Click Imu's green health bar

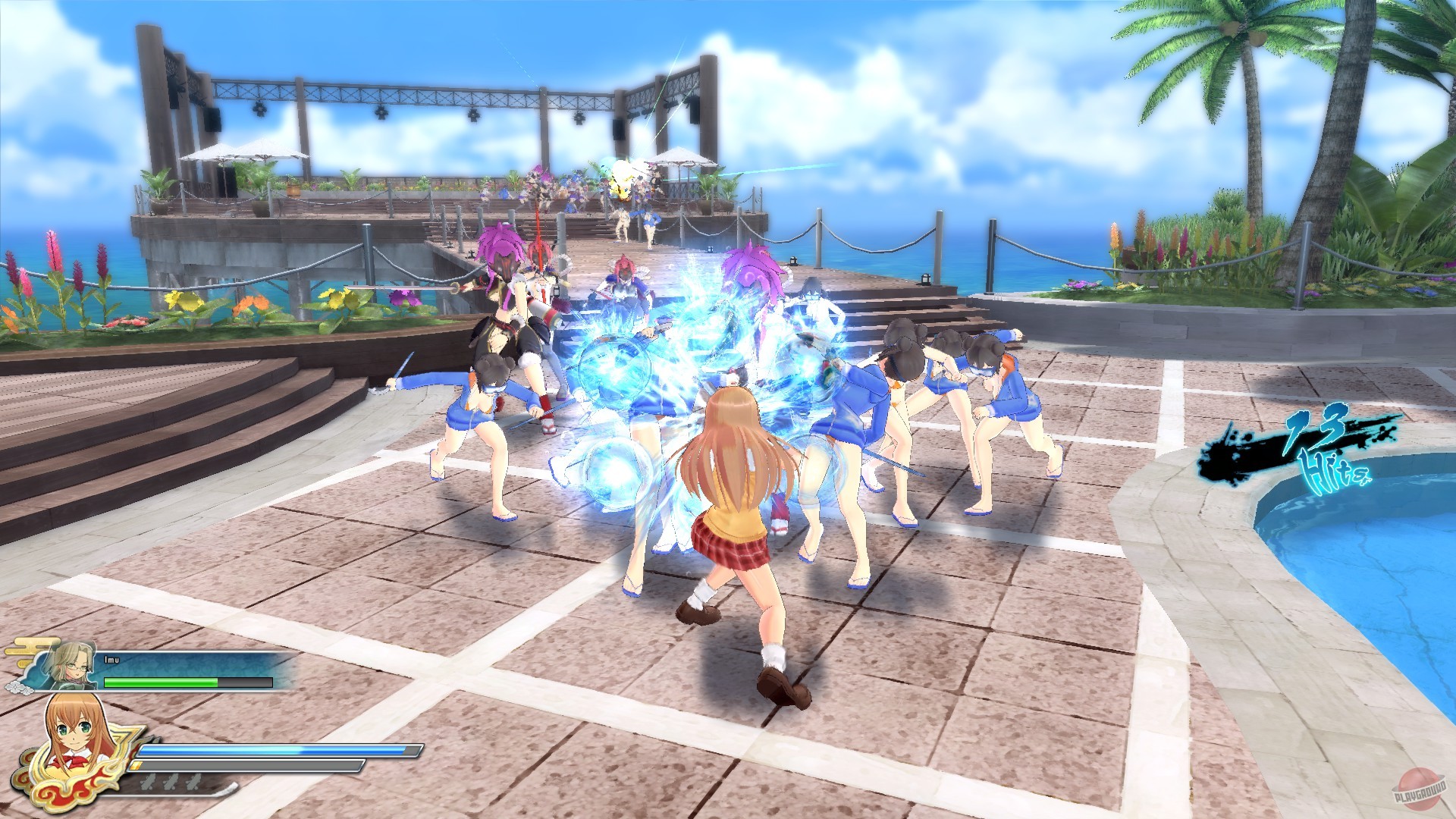tap(161, 682)
